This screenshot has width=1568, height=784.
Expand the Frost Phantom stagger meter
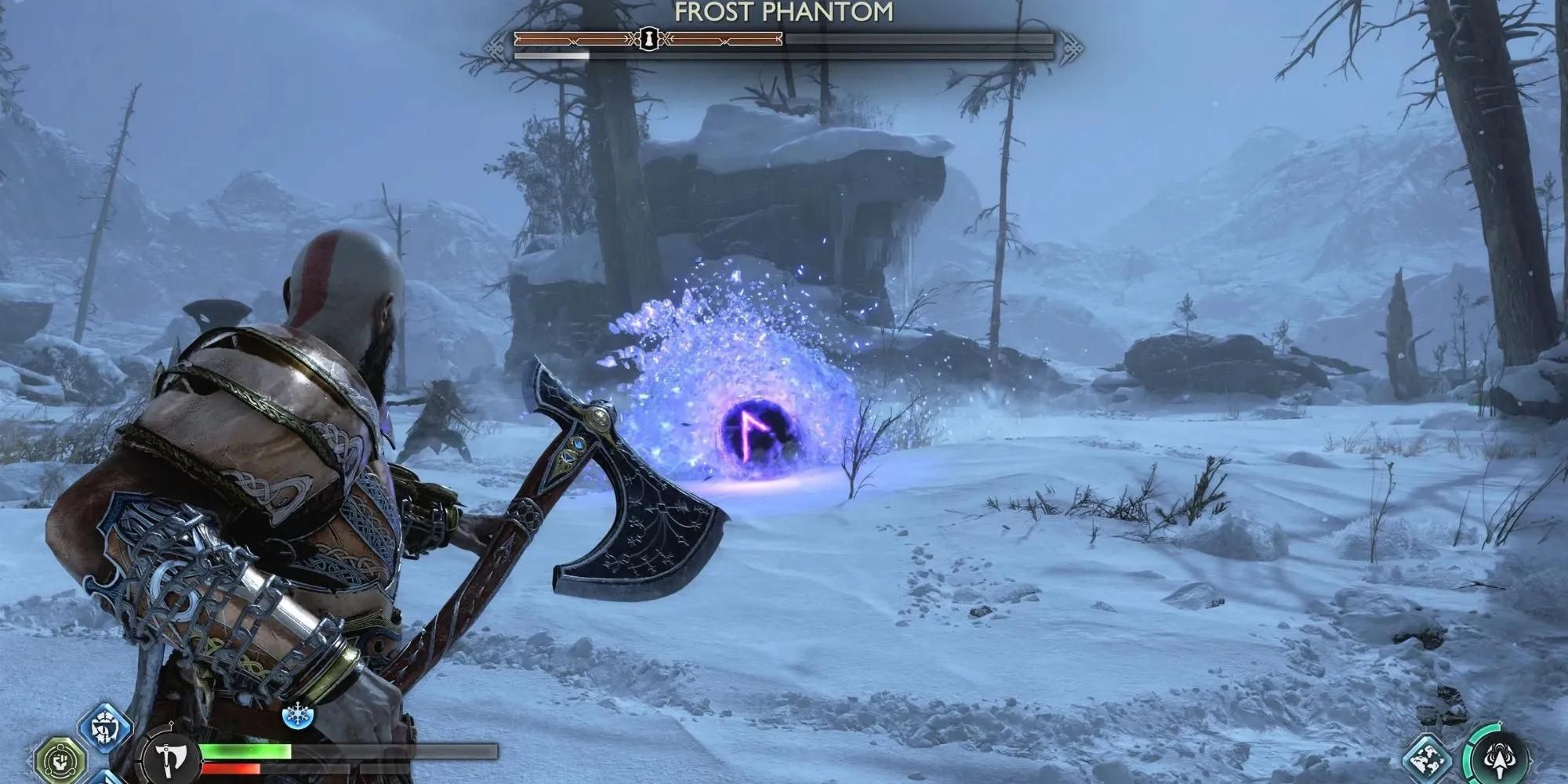[x=784, y=56]
